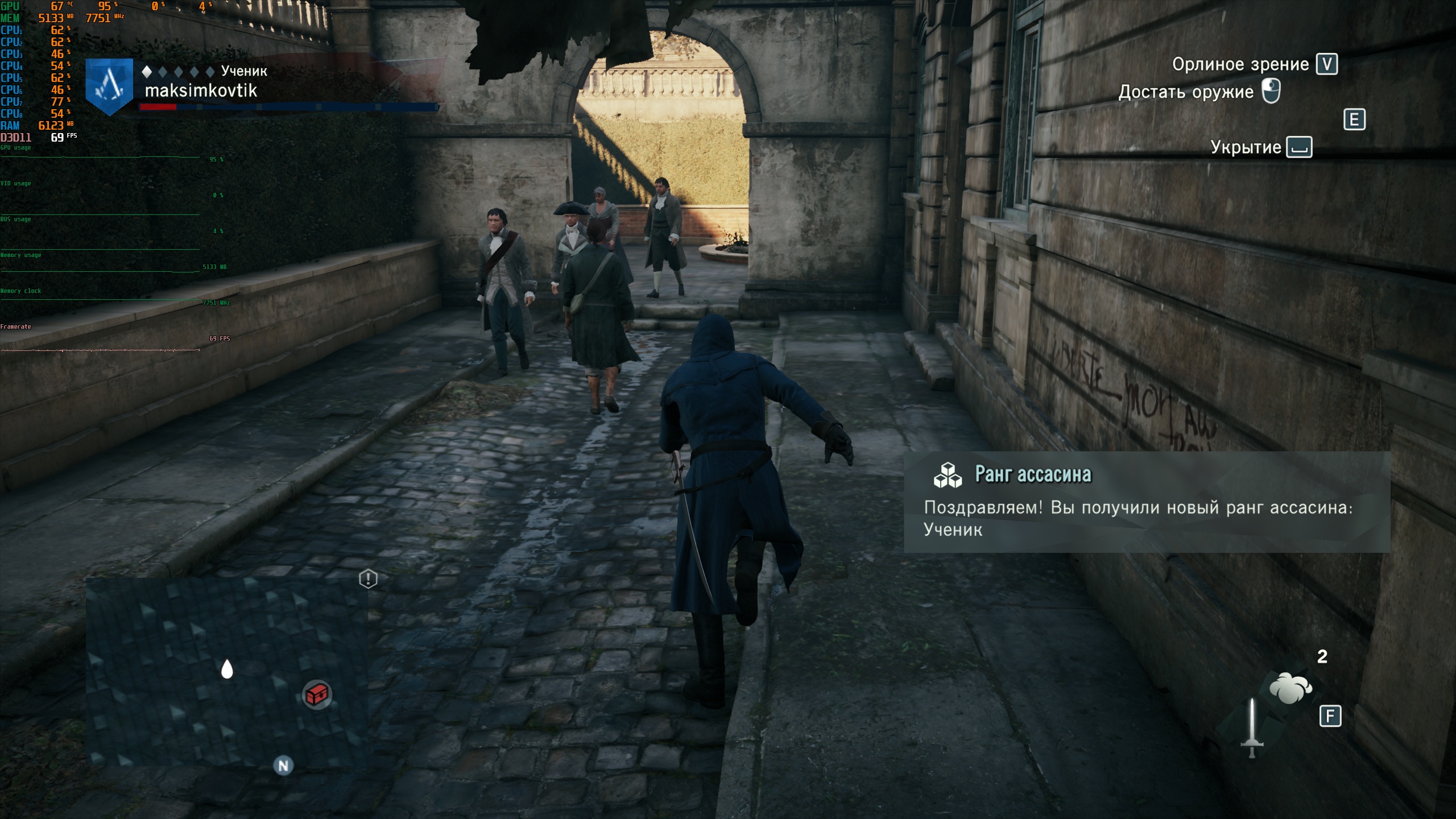1456x819 pixels.
Task: Select the red treasure chest map marker
Action: tap(317, 694)
